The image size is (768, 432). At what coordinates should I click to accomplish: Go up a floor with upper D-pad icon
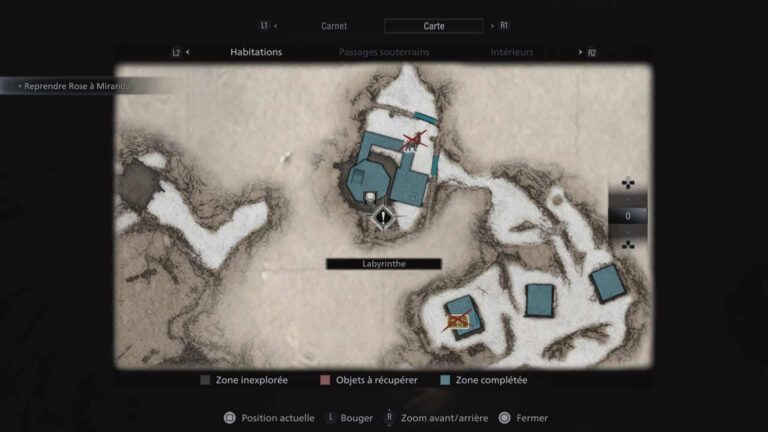point(627,184)
